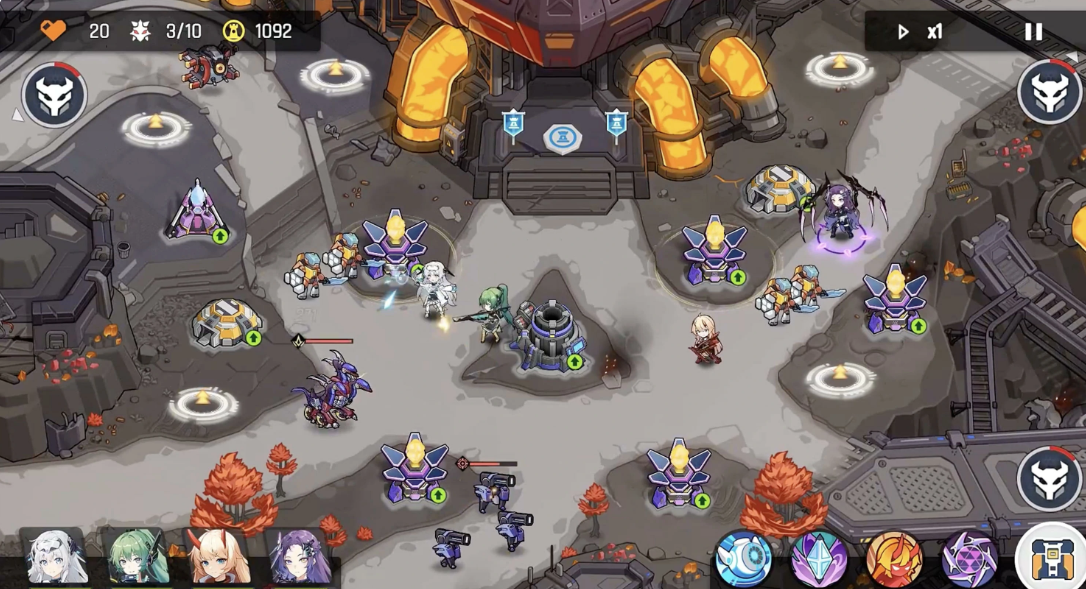Viewport: 1086px width, 589px height.
Task: Select the white-haired hero portrait
Action: pyautogui.click(x=54, y=557)
